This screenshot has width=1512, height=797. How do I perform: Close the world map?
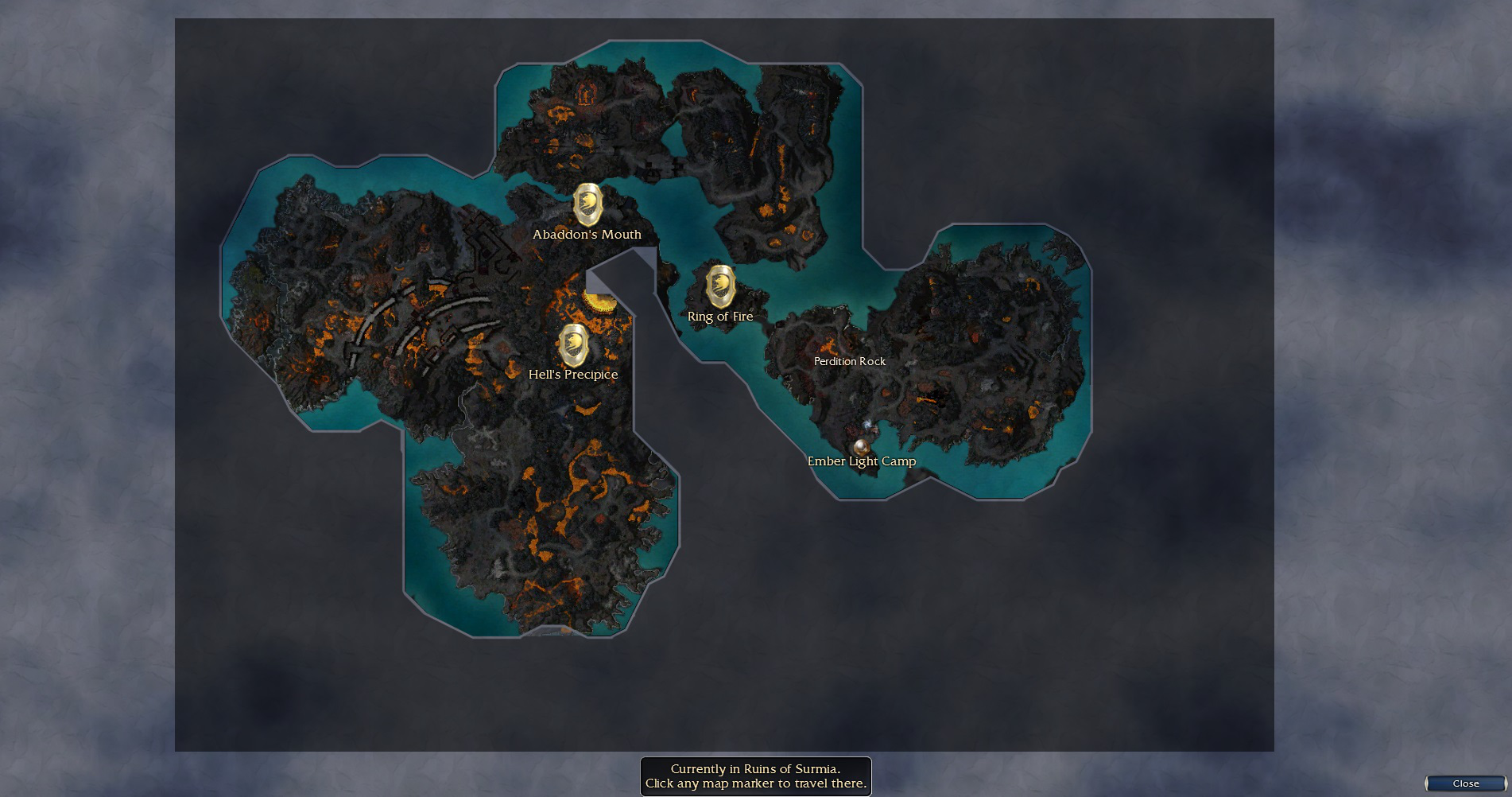[1465, 783]
